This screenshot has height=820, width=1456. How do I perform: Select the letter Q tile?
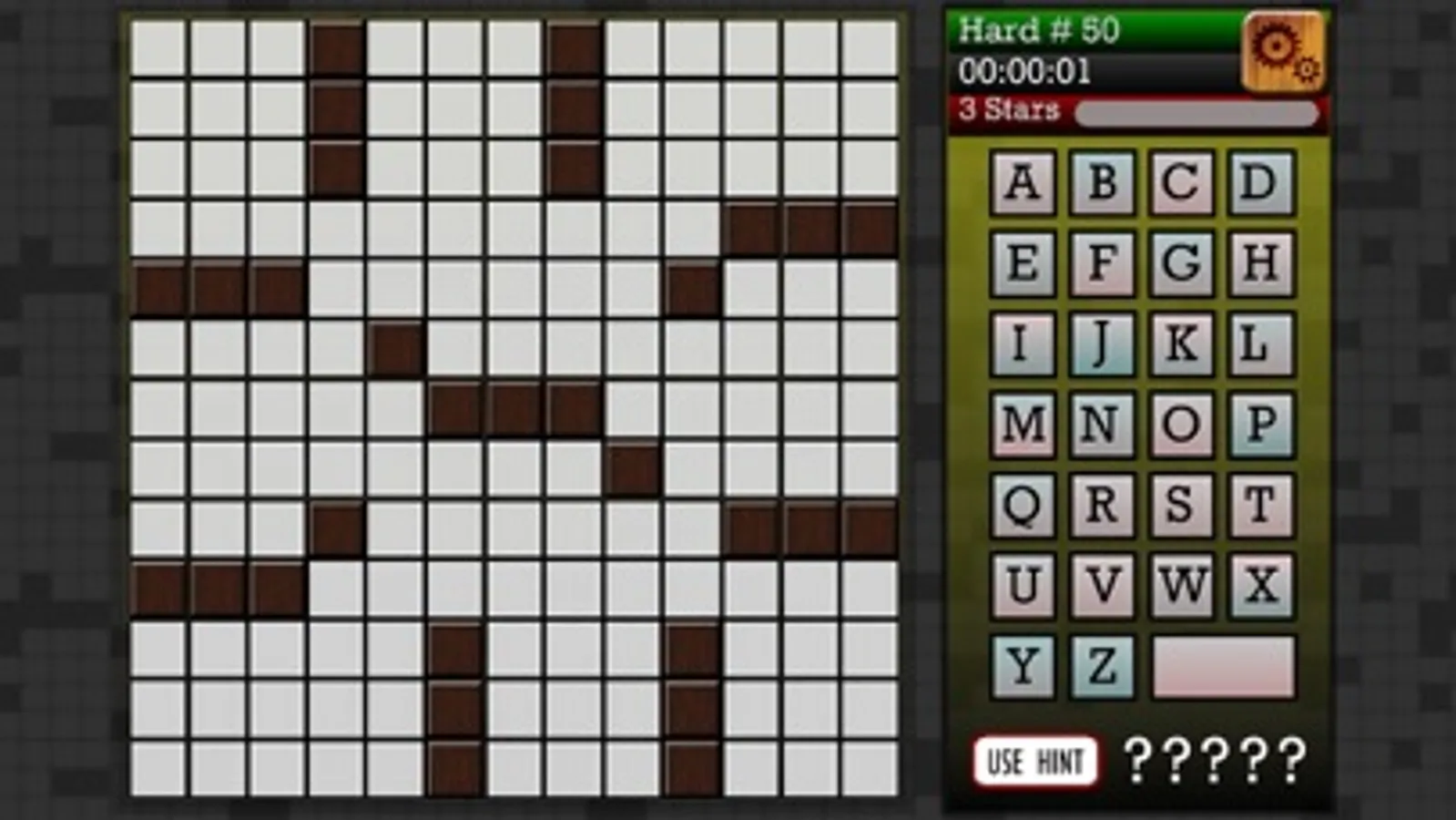click(x=1024, y=506)
